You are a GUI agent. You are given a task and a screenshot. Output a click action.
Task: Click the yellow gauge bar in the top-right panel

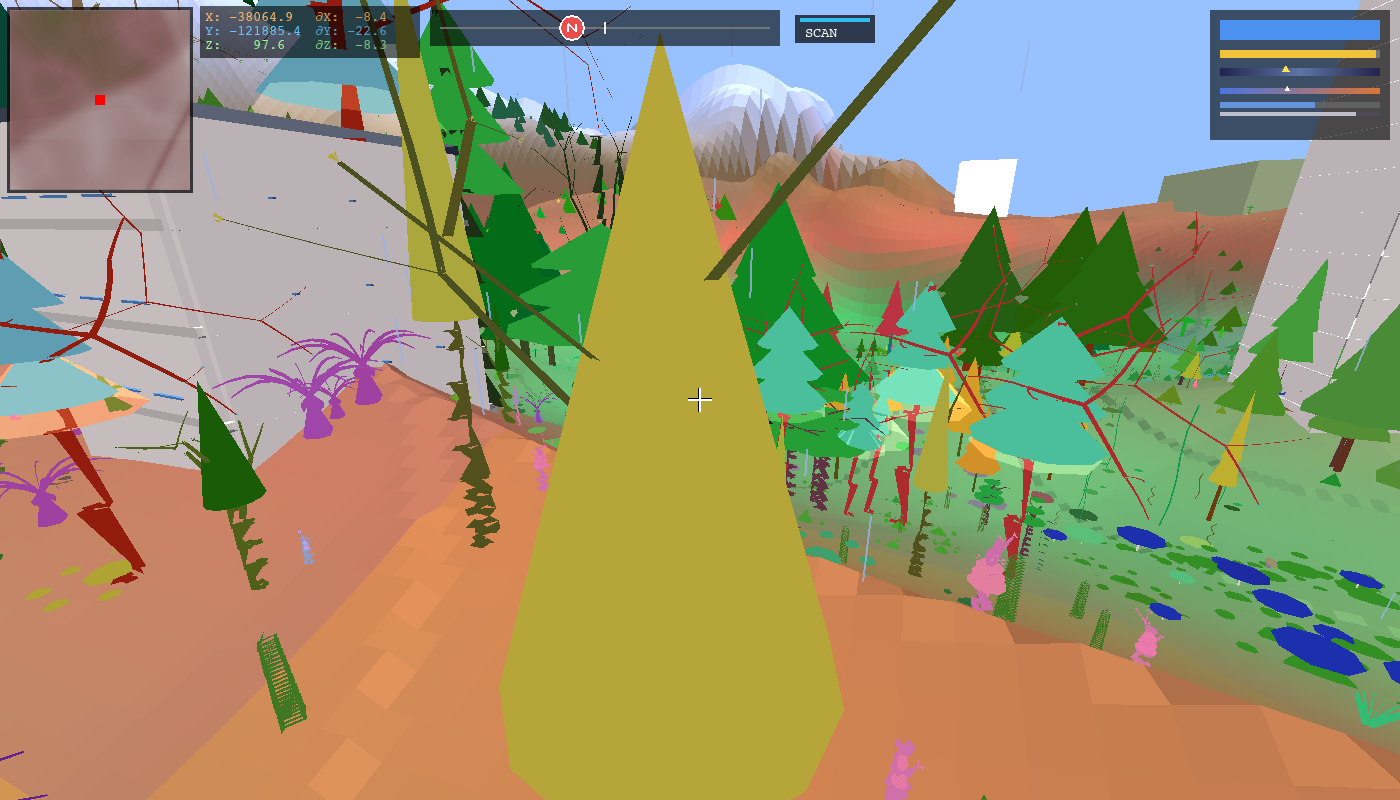pos(1298,54)
